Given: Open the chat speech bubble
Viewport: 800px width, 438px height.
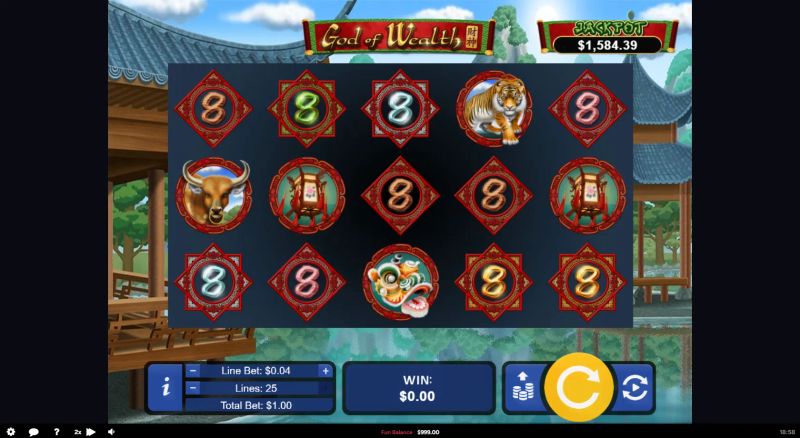Looking at the screenshot, I should coord(34,432).
